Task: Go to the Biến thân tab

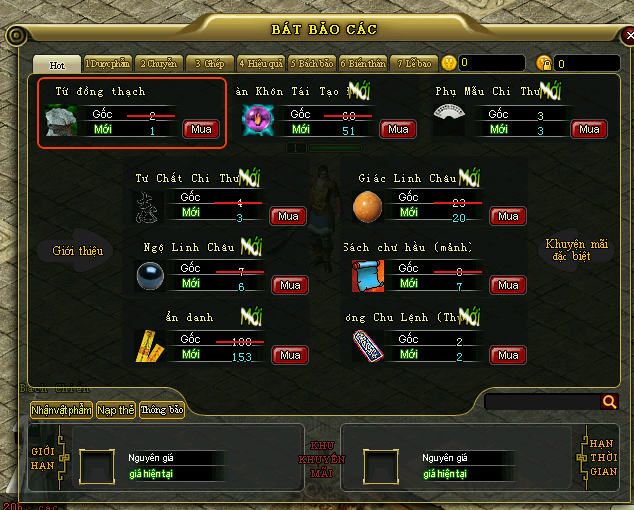Action: point(363,64)
